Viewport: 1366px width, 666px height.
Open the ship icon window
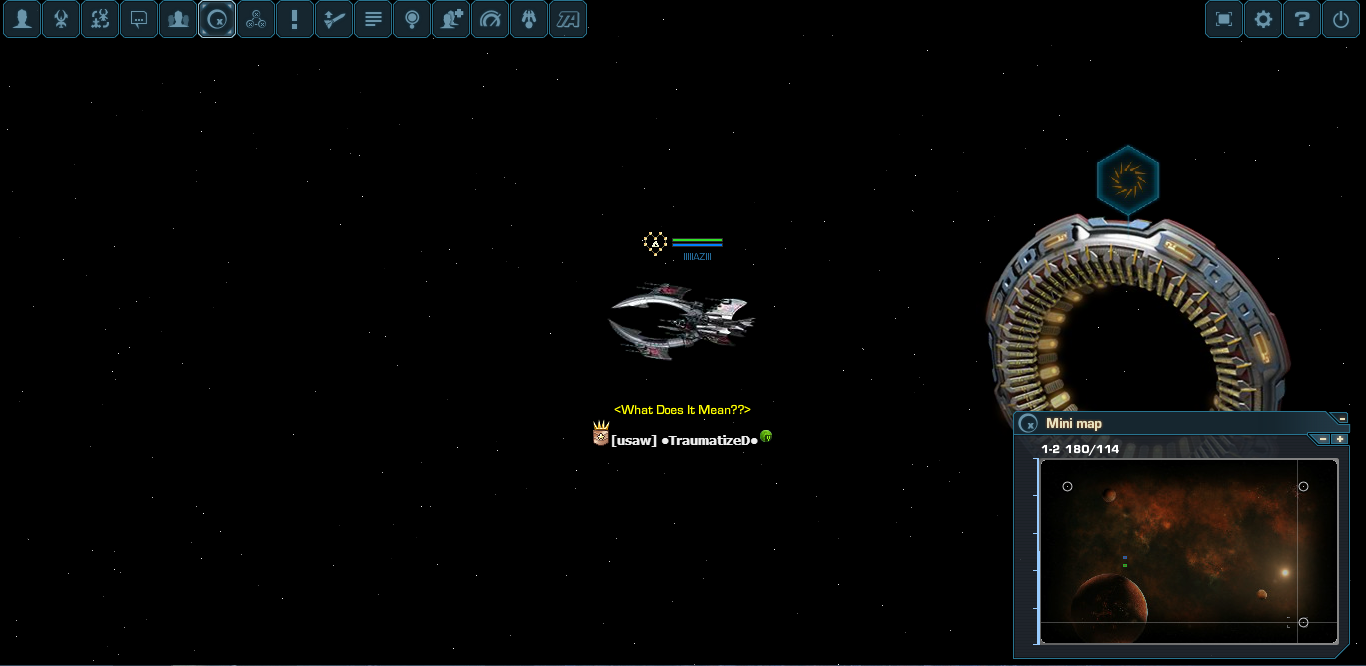pos(61,19)
